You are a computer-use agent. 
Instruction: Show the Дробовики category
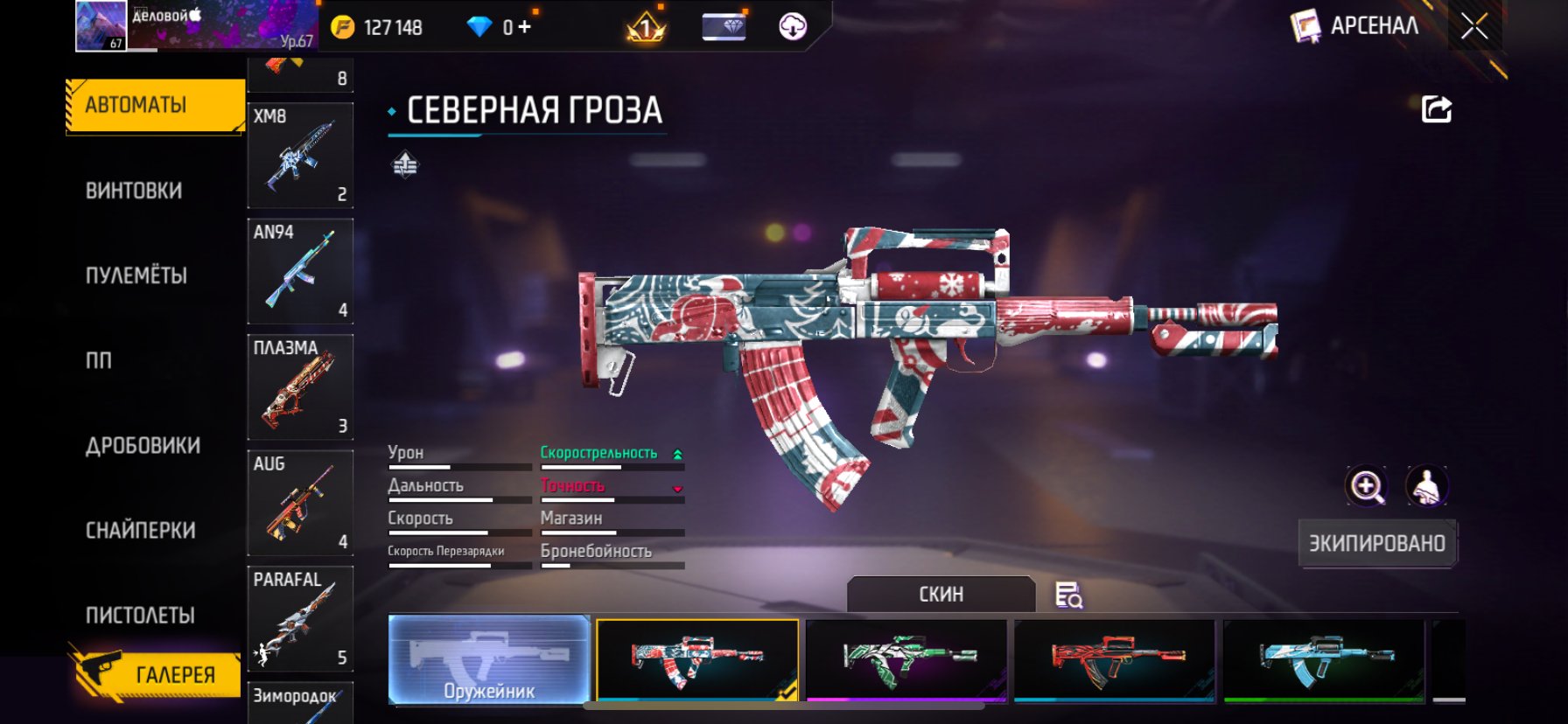[143, 446]
